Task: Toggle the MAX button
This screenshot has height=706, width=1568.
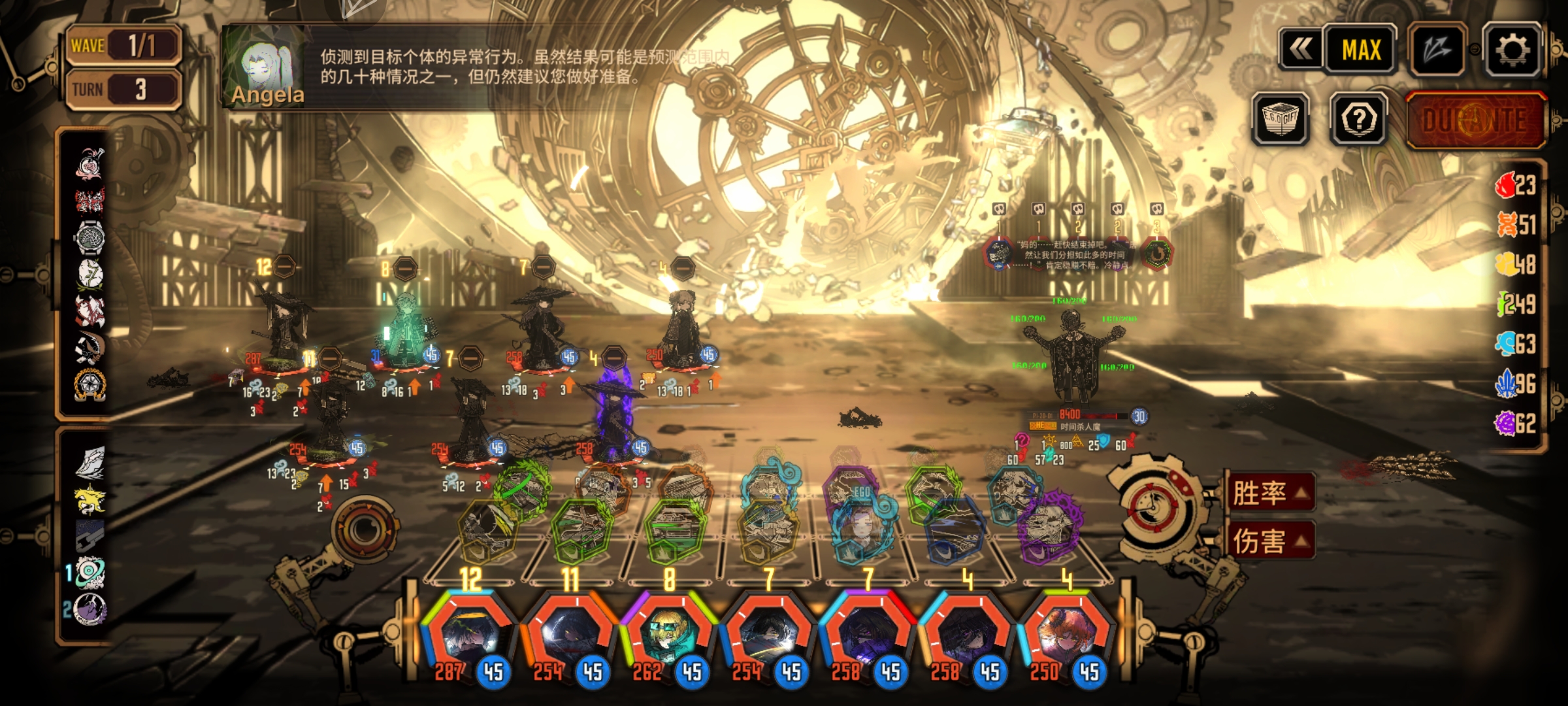Action: (x=1362, y=50)
